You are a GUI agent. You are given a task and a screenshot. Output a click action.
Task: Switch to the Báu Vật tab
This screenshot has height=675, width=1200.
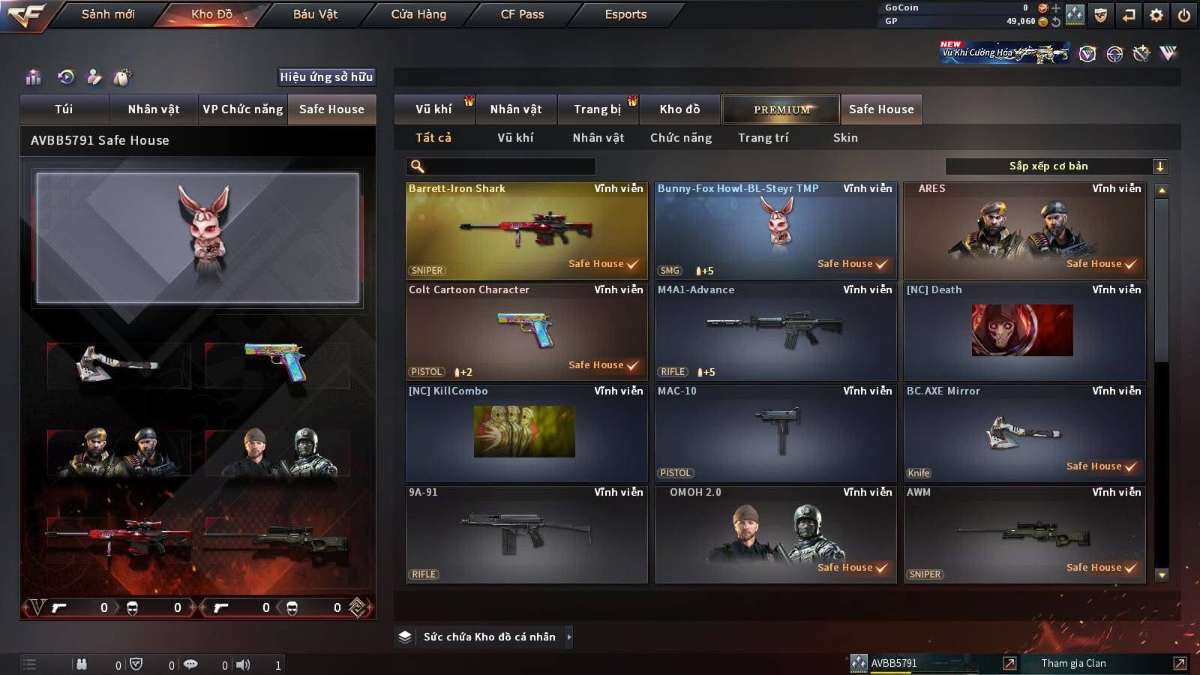tap(315, 15)
